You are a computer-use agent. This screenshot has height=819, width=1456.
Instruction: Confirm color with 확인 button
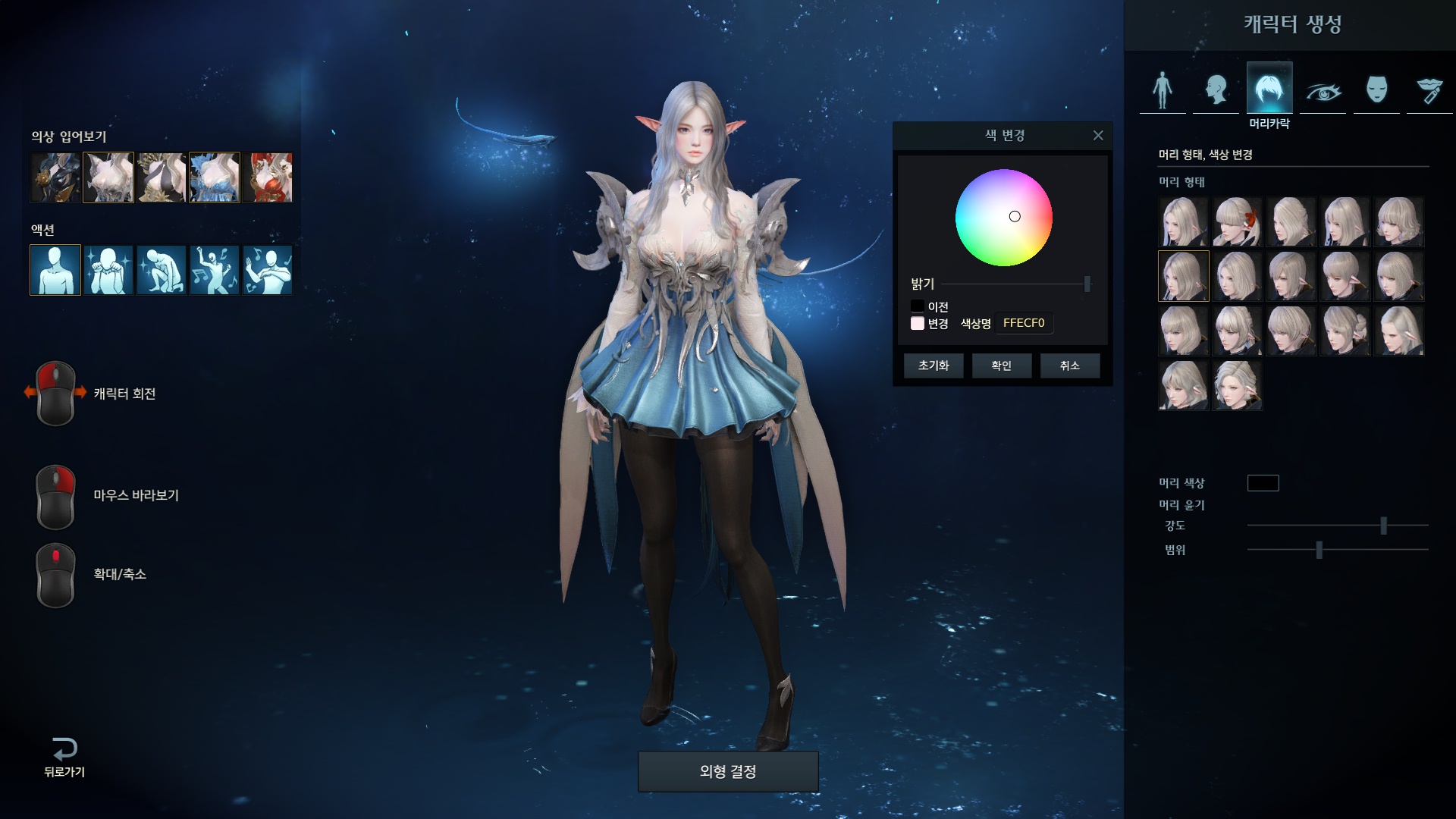tap(1001, 366)
